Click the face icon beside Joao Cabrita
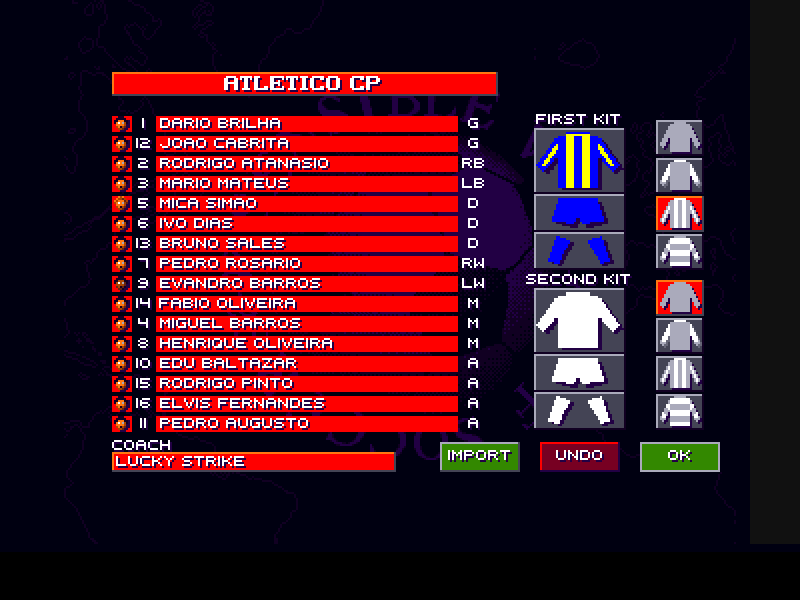The image size is (800, 600). [x=121, y=144]
